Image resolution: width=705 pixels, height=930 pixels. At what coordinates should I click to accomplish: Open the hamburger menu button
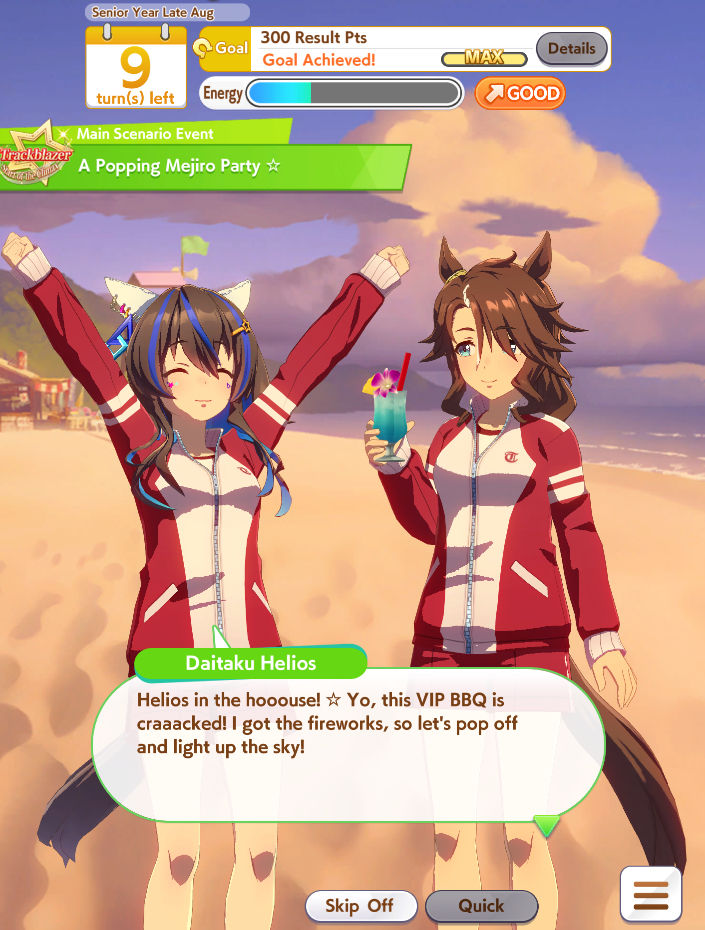[x=651, y=892]
